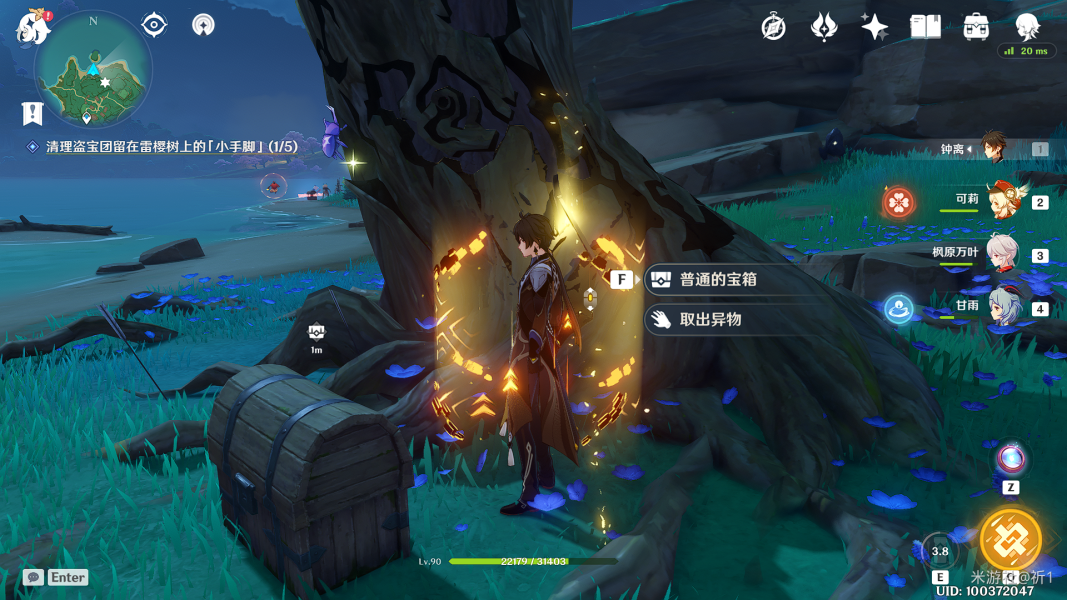The width and height of the screenshot is (1067, 600).
Task: Use the round gadget item icon
Action: 1011,460
